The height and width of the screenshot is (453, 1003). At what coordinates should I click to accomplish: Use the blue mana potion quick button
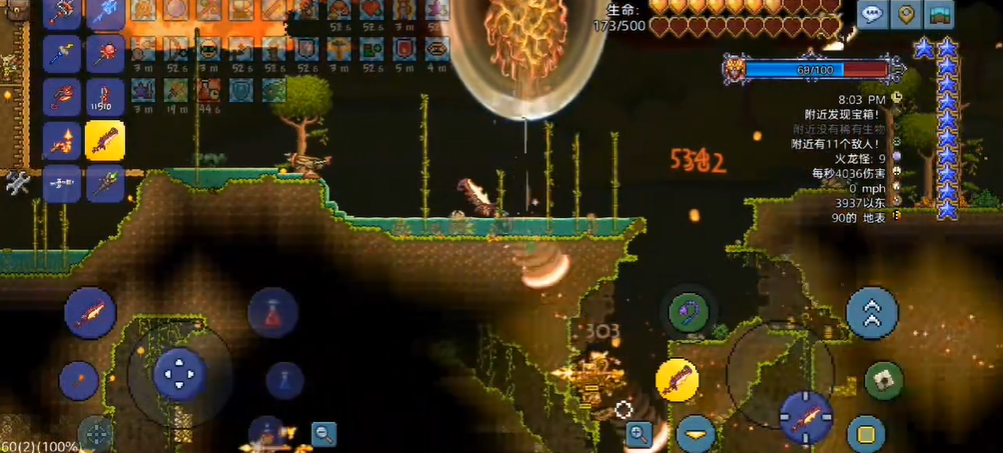coord(284,380)
